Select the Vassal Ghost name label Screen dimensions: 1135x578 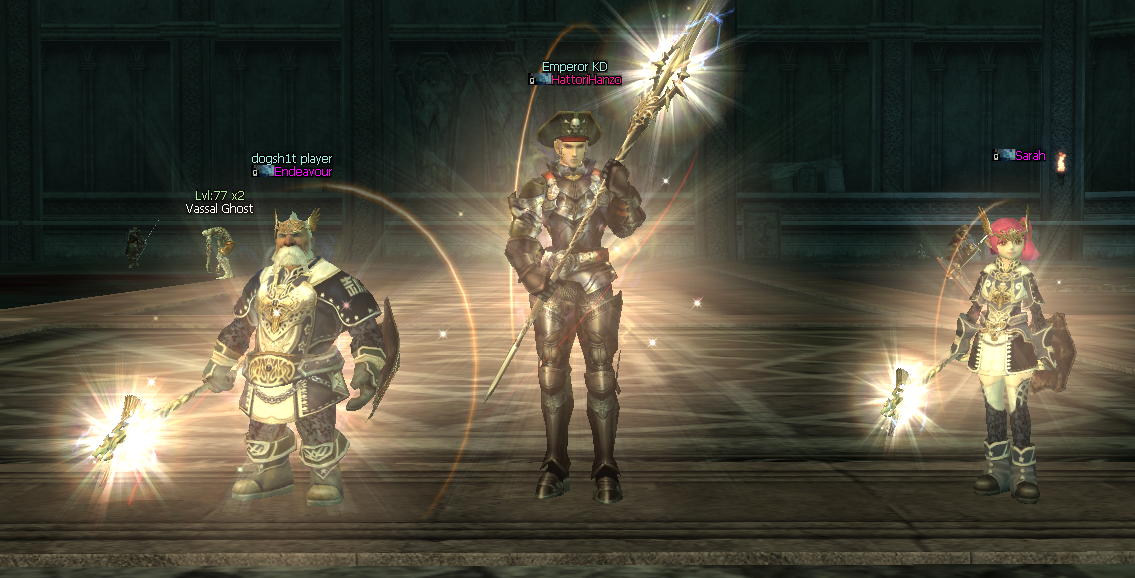point(219,209)
